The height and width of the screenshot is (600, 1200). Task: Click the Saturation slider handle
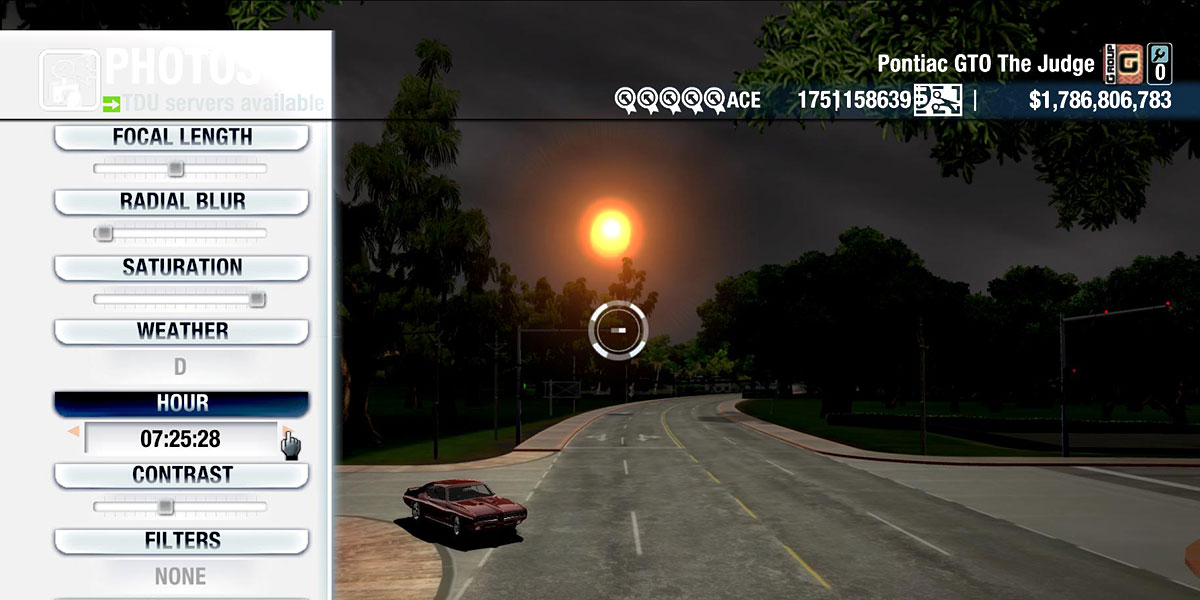click(257, 299)
